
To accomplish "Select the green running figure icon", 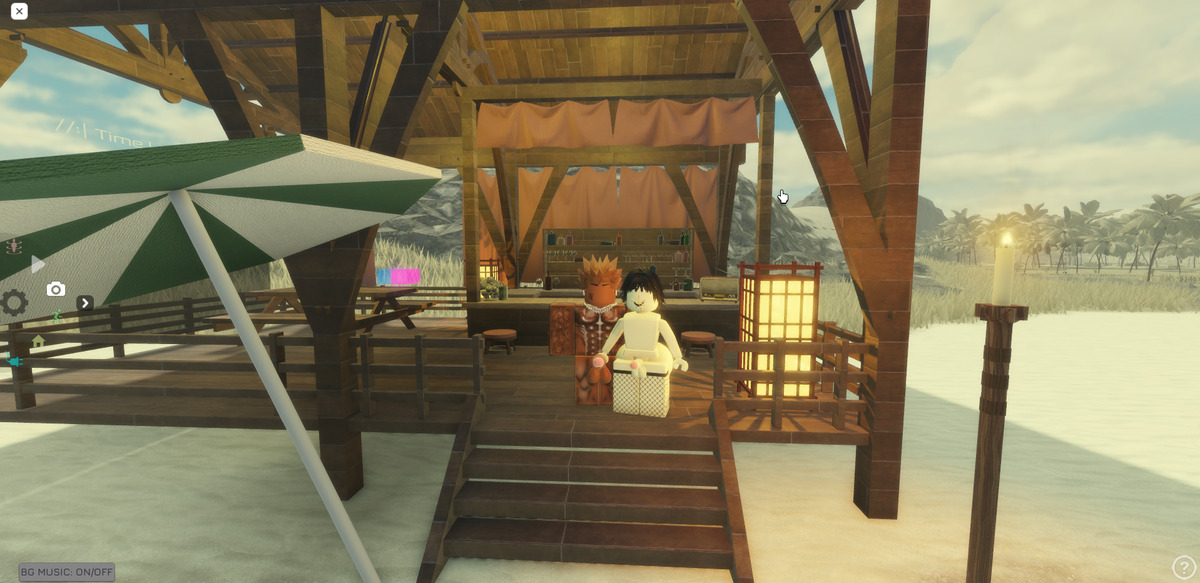I will pos(57,316).
